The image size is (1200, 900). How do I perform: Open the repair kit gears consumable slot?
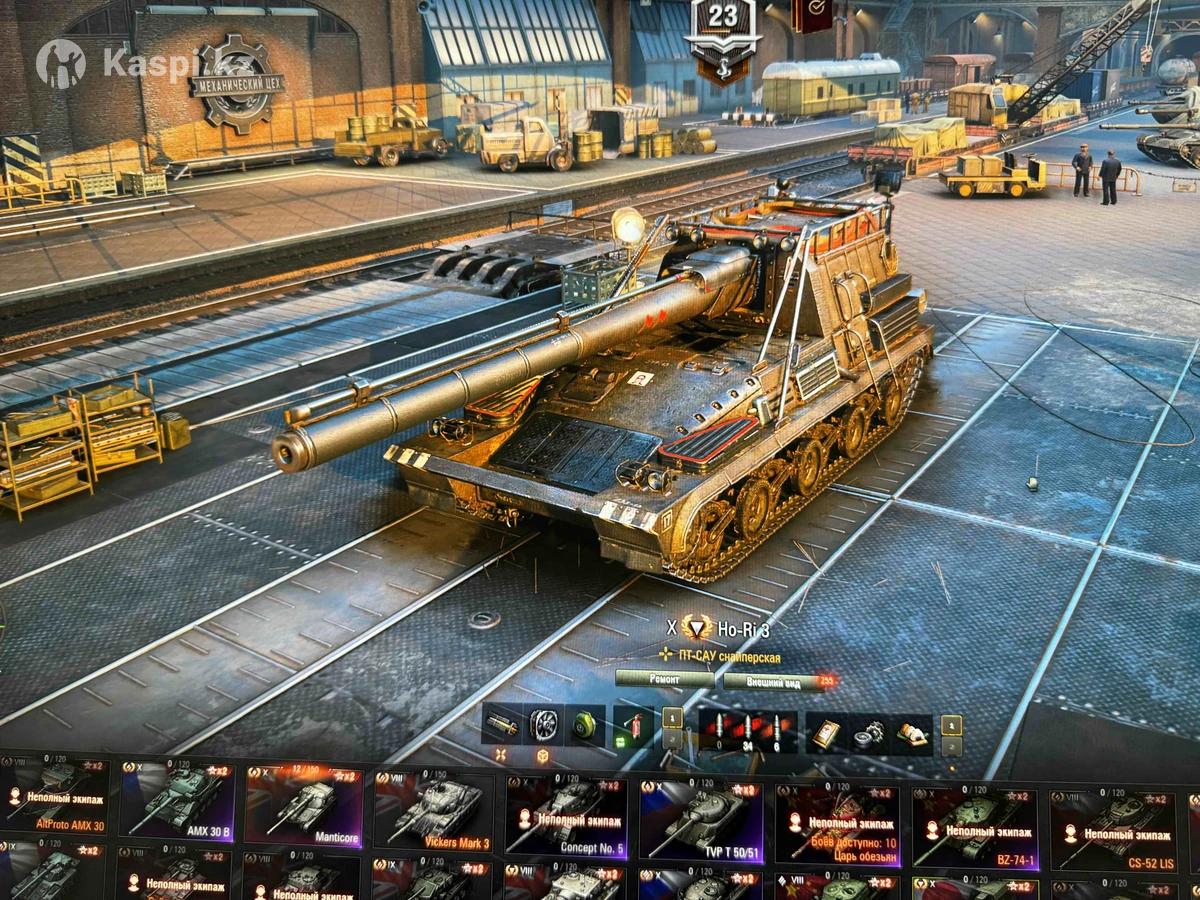pos(867,734)
